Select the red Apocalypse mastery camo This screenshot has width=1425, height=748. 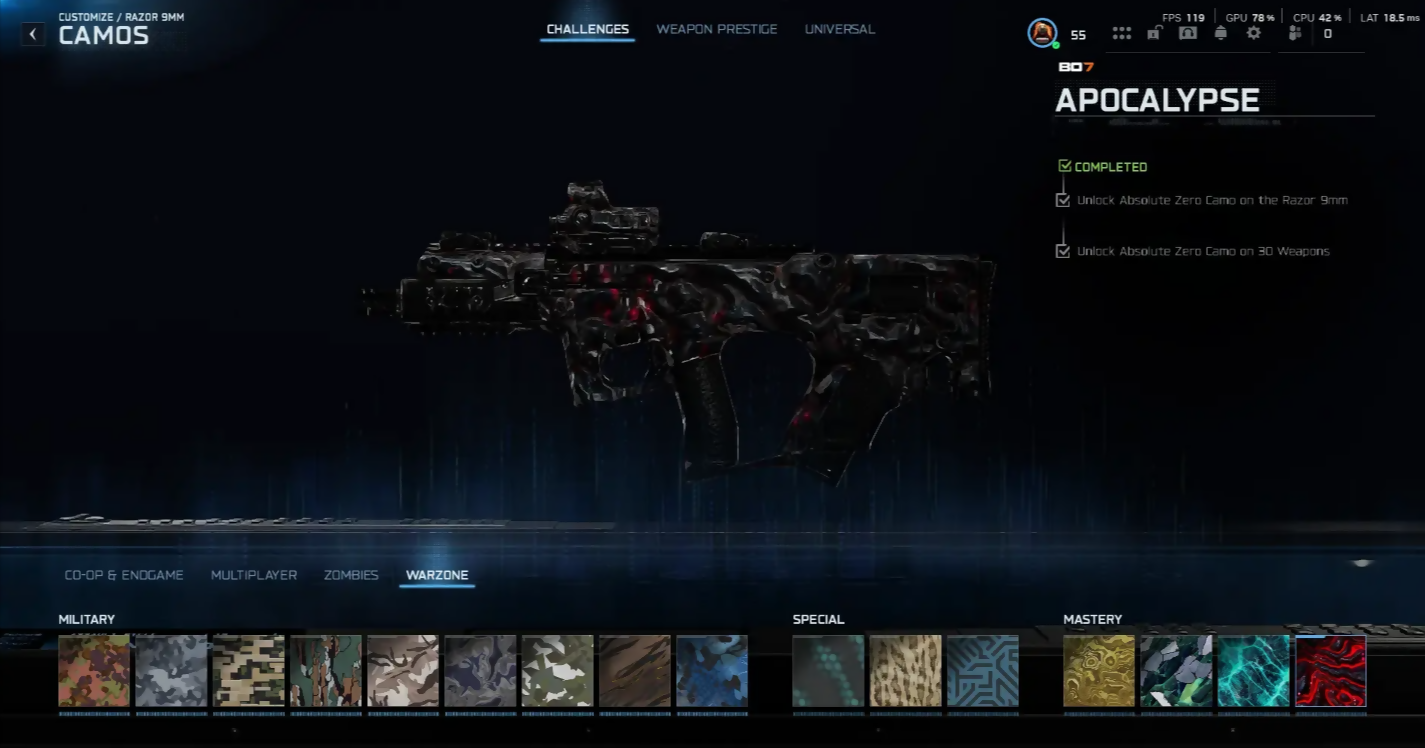click(1330, 671)
